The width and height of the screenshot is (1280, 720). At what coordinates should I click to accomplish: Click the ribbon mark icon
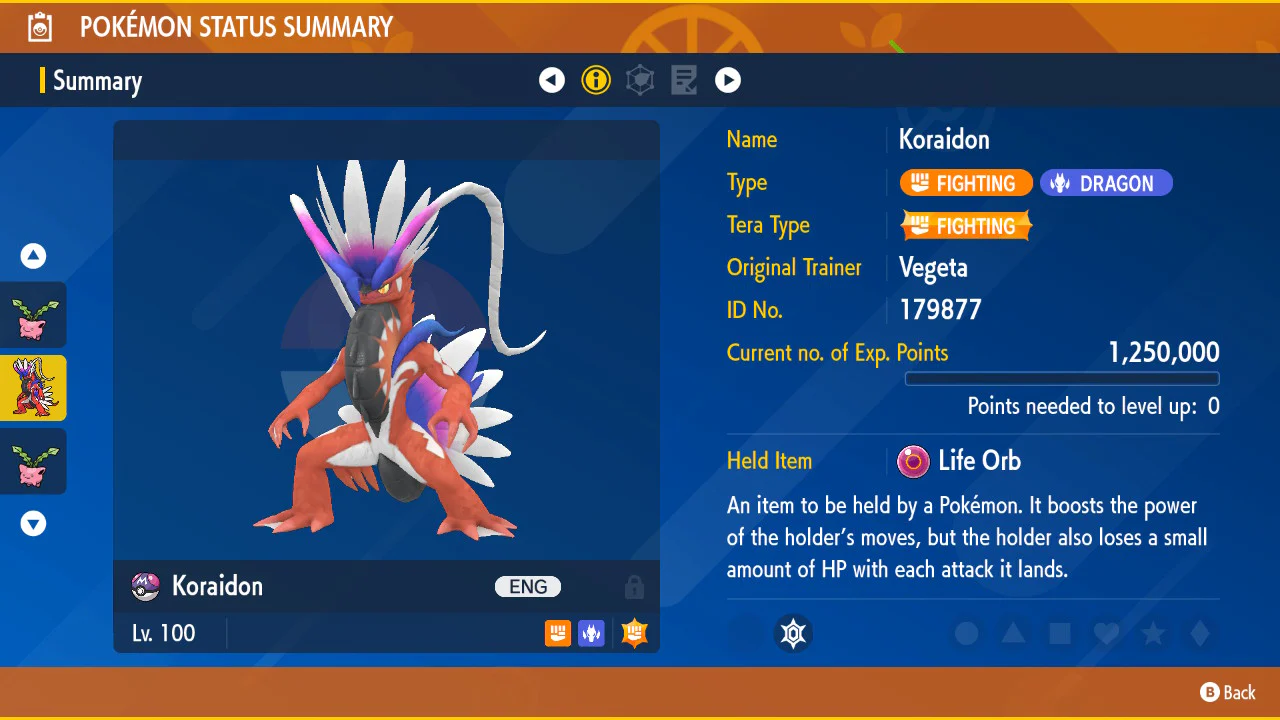pos(794,633)
